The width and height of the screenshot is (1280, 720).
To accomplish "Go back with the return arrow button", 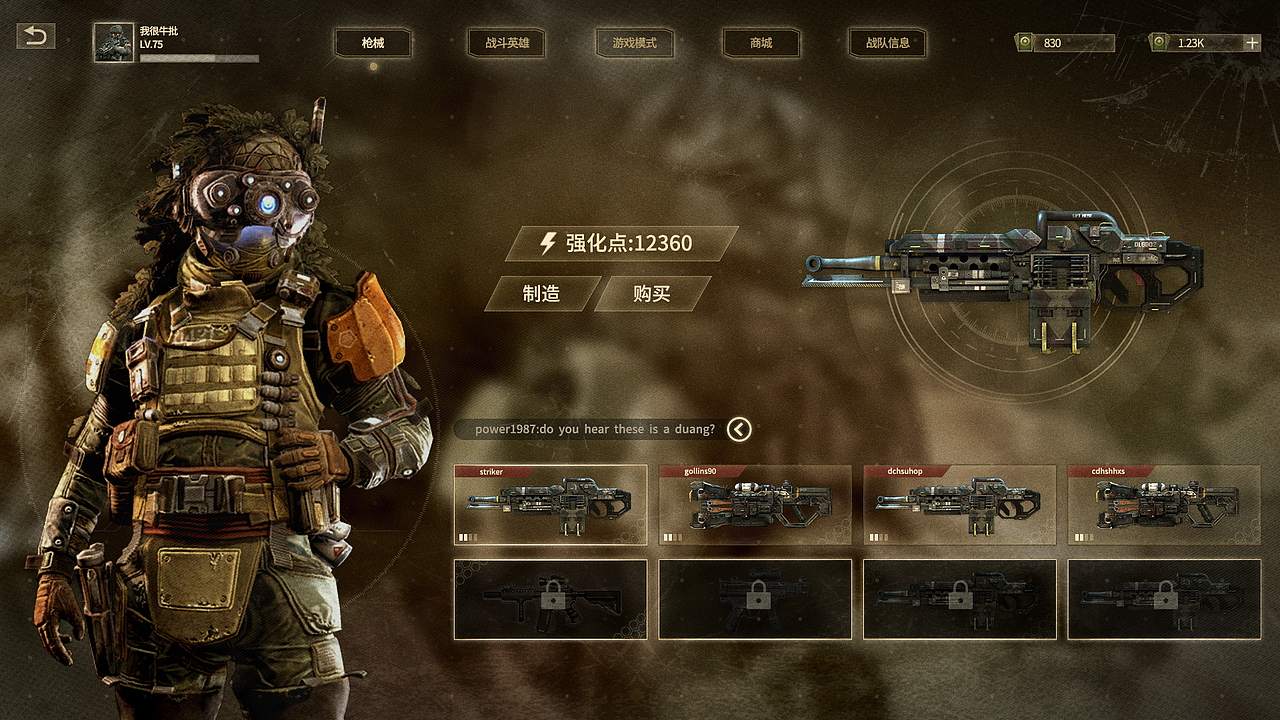I will 36,37.
